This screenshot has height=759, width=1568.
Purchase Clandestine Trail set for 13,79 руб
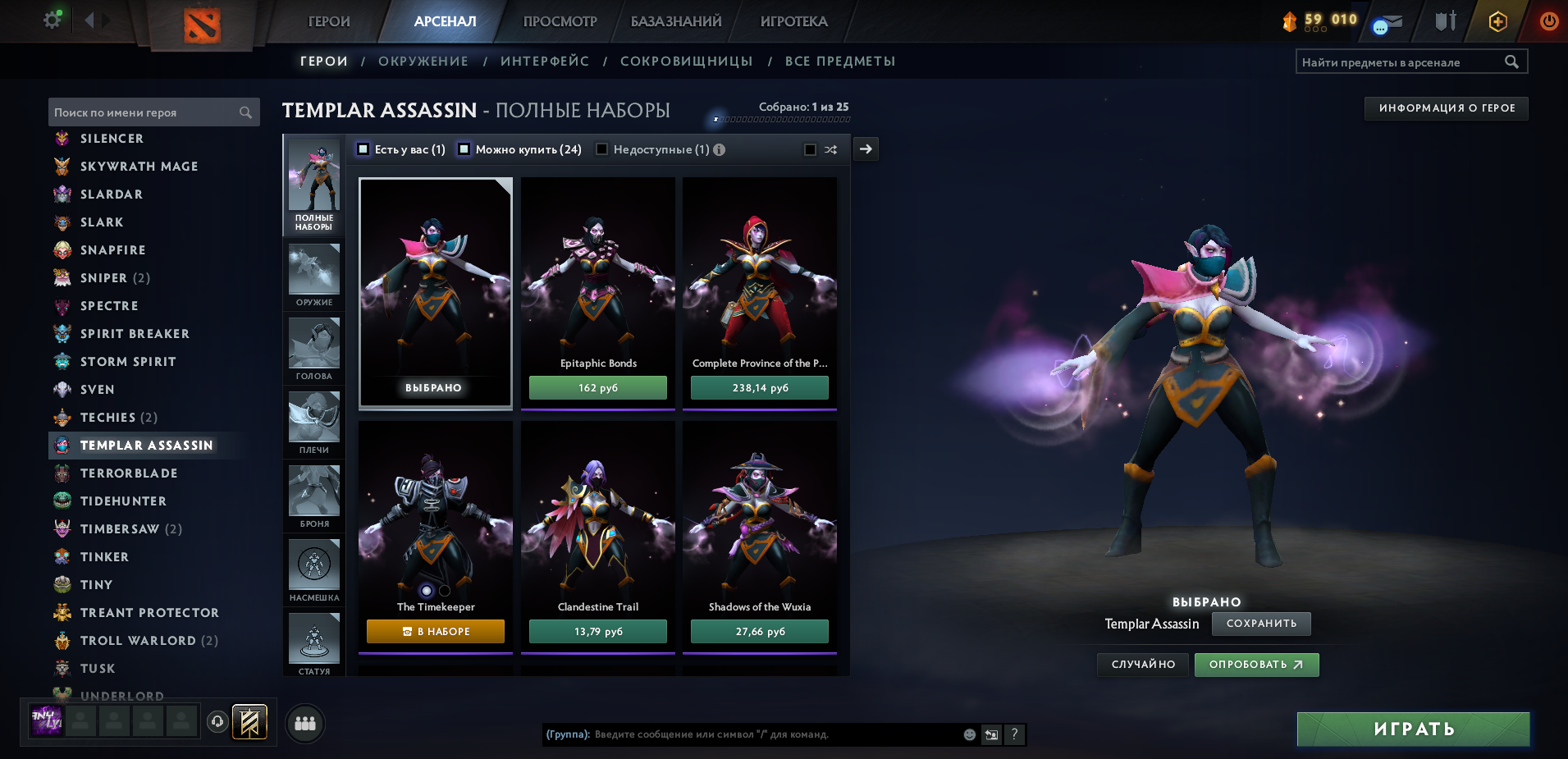pyautogui.click(x=597, y=631)
